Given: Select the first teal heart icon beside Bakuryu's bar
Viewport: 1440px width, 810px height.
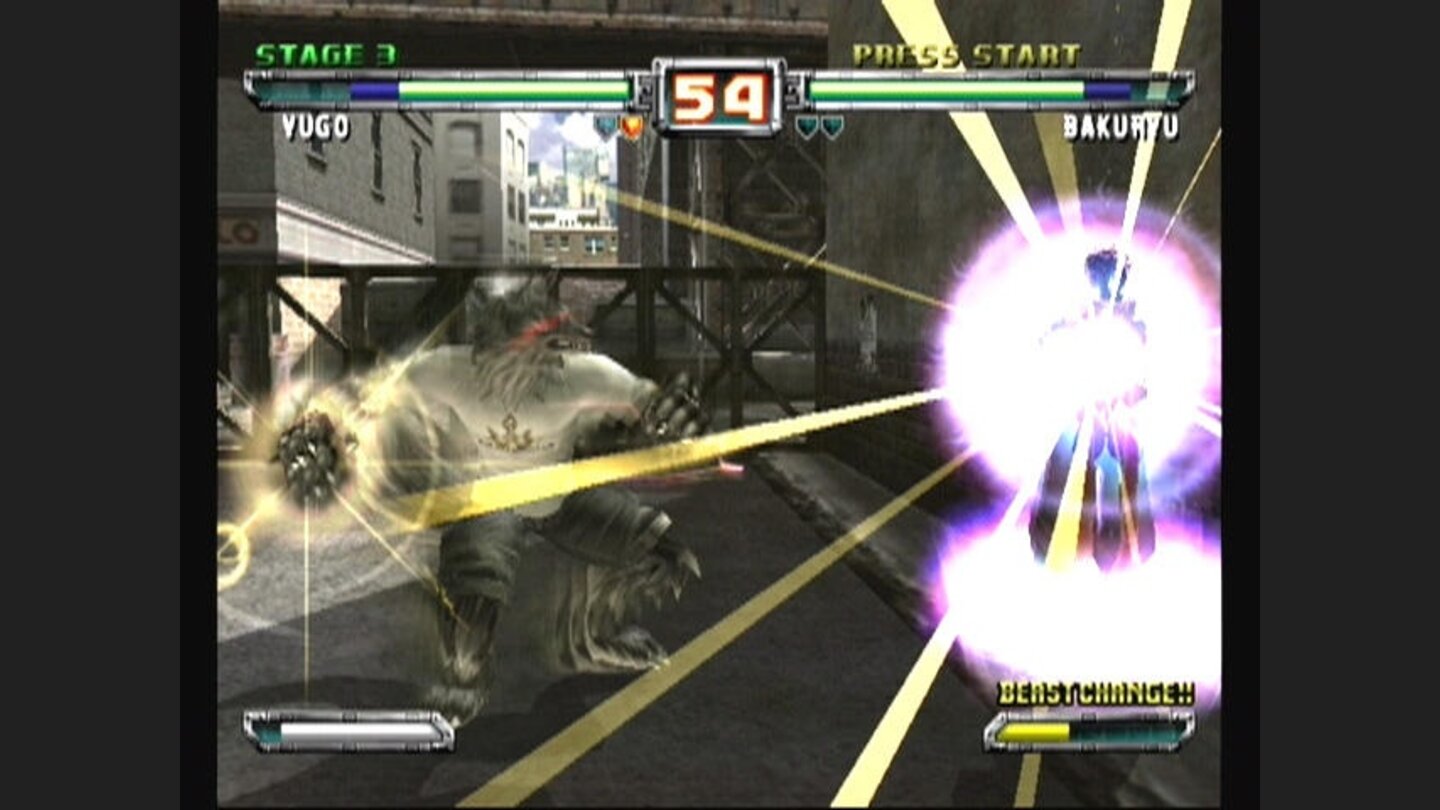Looking at the screenshot, I should point(806,125).
